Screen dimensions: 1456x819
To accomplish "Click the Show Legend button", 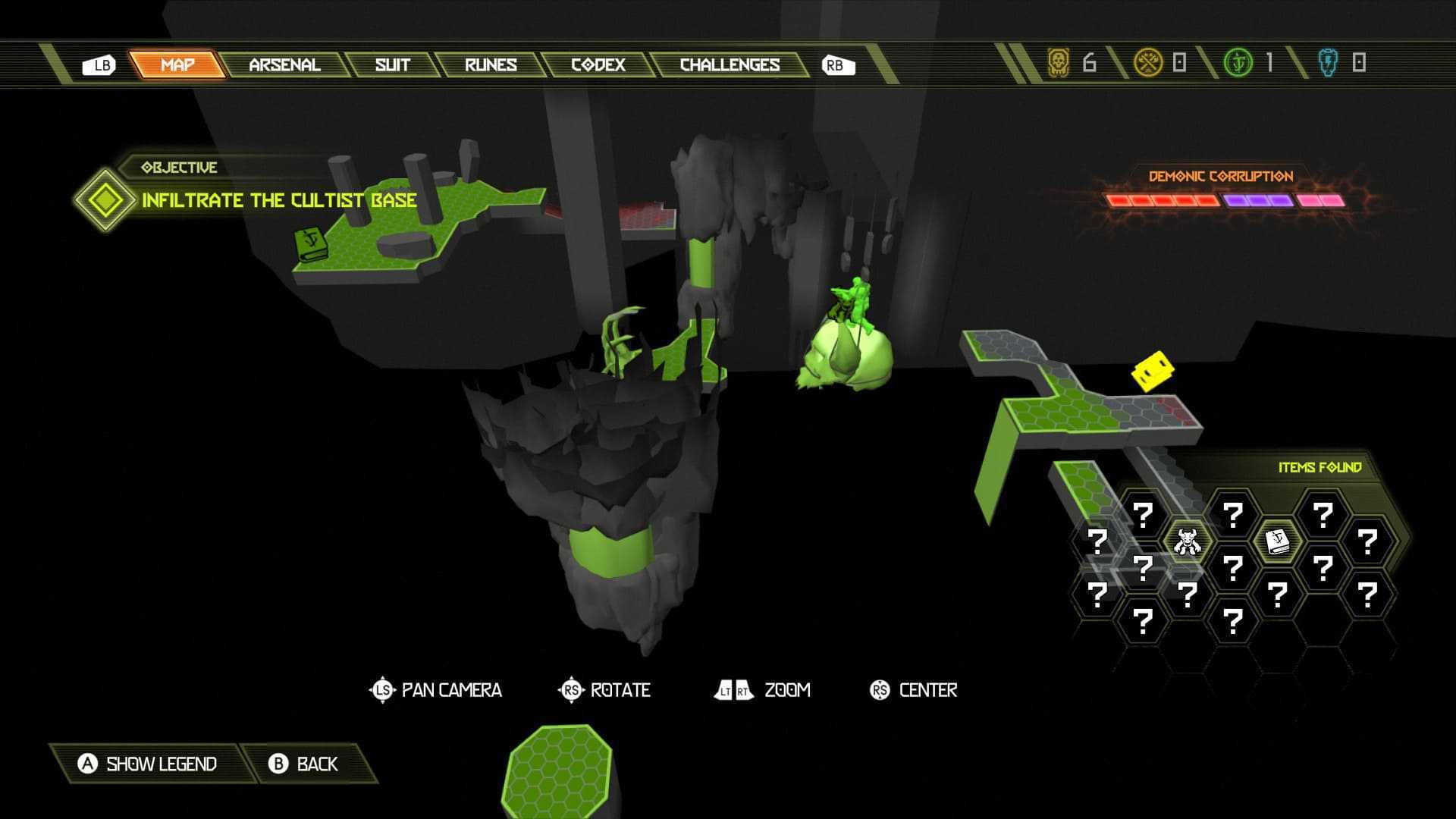I will click(x=148, y=764).
